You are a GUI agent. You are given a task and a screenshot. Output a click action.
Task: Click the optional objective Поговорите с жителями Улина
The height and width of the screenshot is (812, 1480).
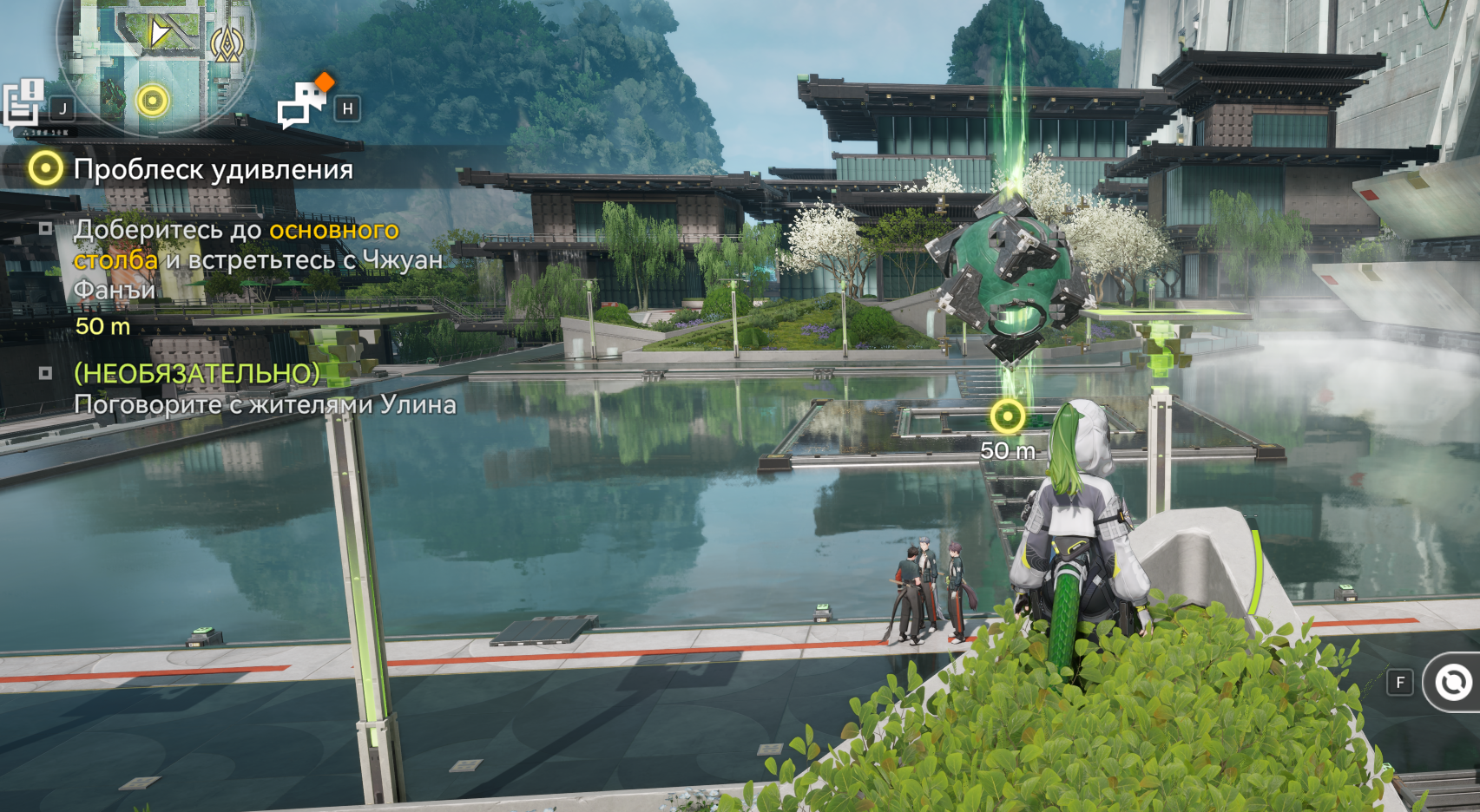(x=264, y=389)
